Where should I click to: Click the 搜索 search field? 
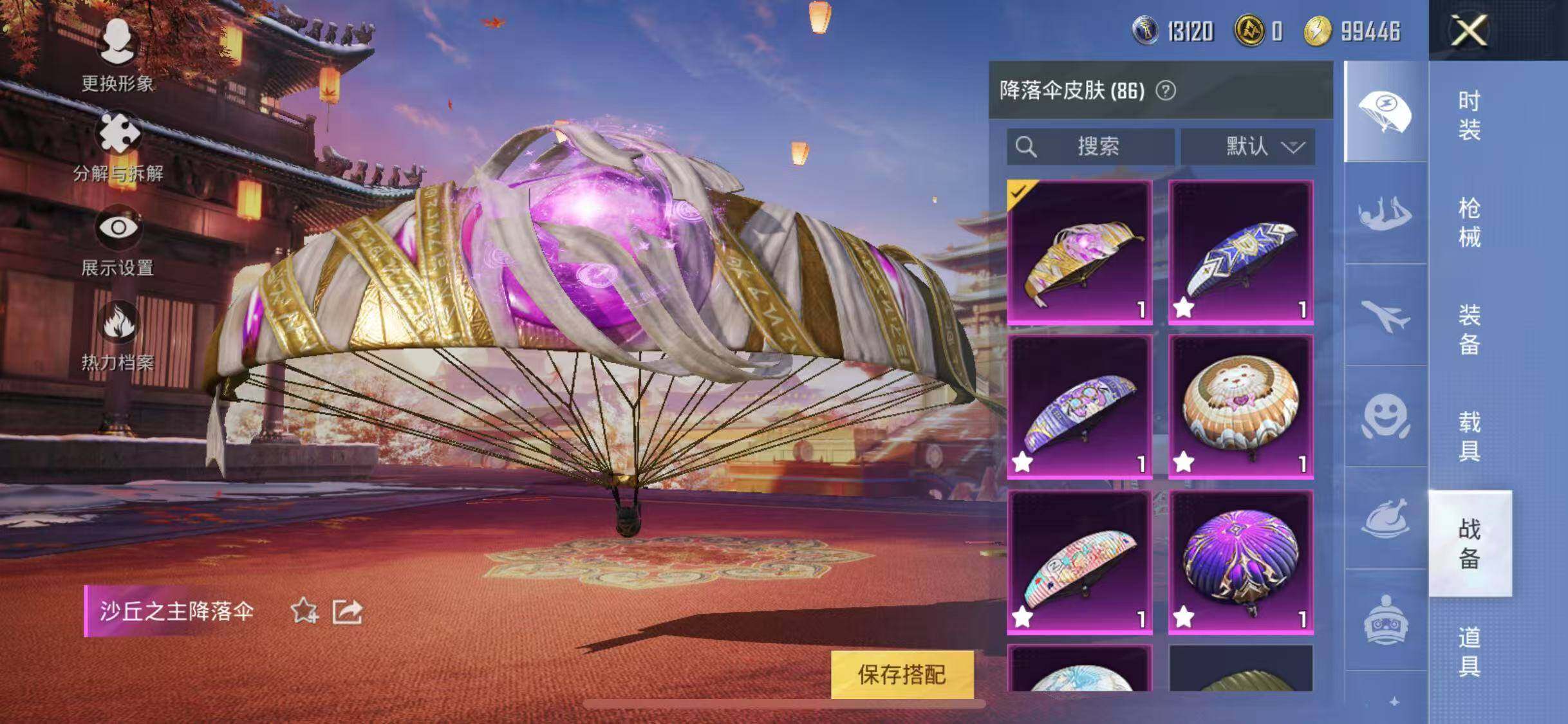[x=1090, y=147]
